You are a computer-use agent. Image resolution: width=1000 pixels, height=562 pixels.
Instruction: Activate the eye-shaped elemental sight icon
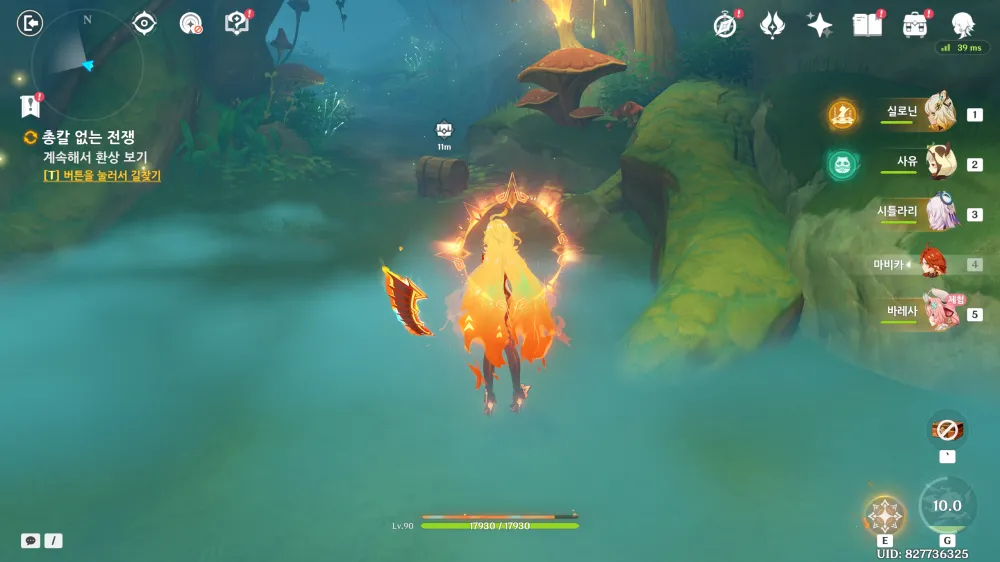point(145,23)
